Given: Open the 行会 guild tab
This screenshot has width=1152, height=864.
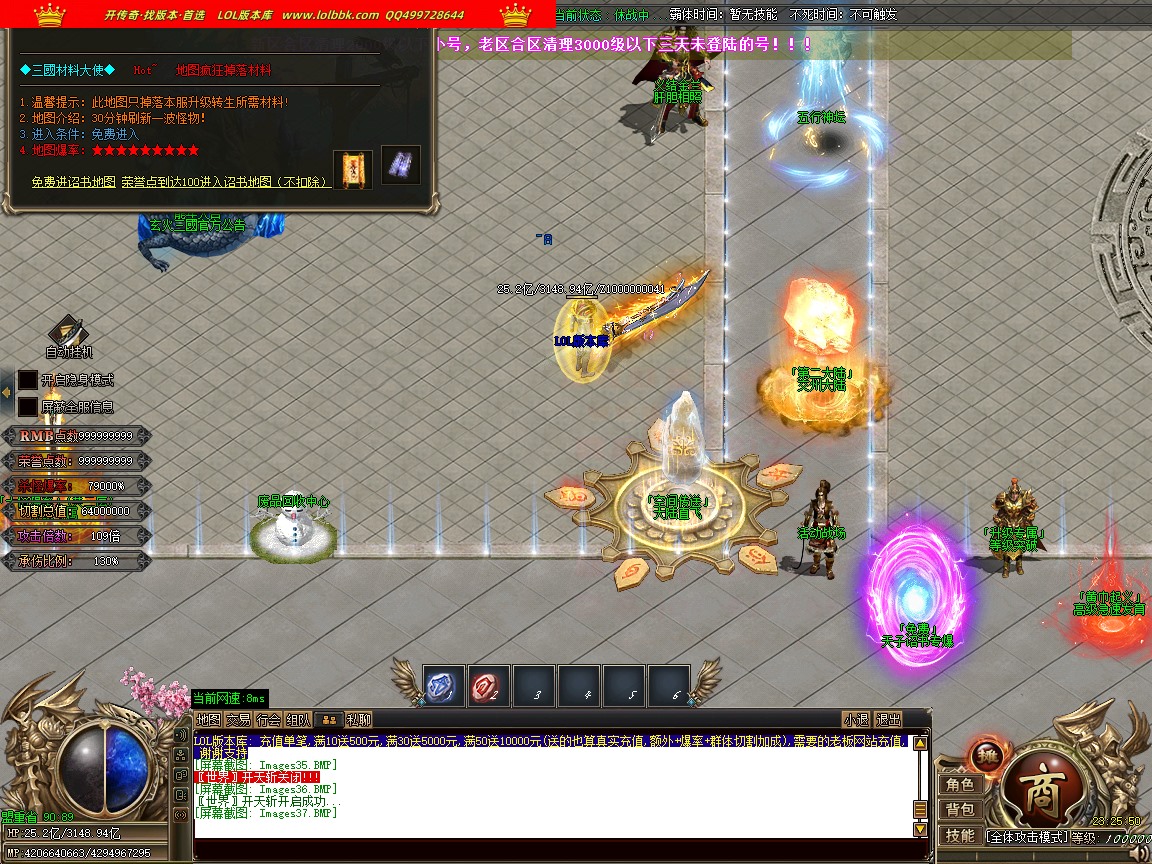Looking at the screenshot, I should click(268, 719).
